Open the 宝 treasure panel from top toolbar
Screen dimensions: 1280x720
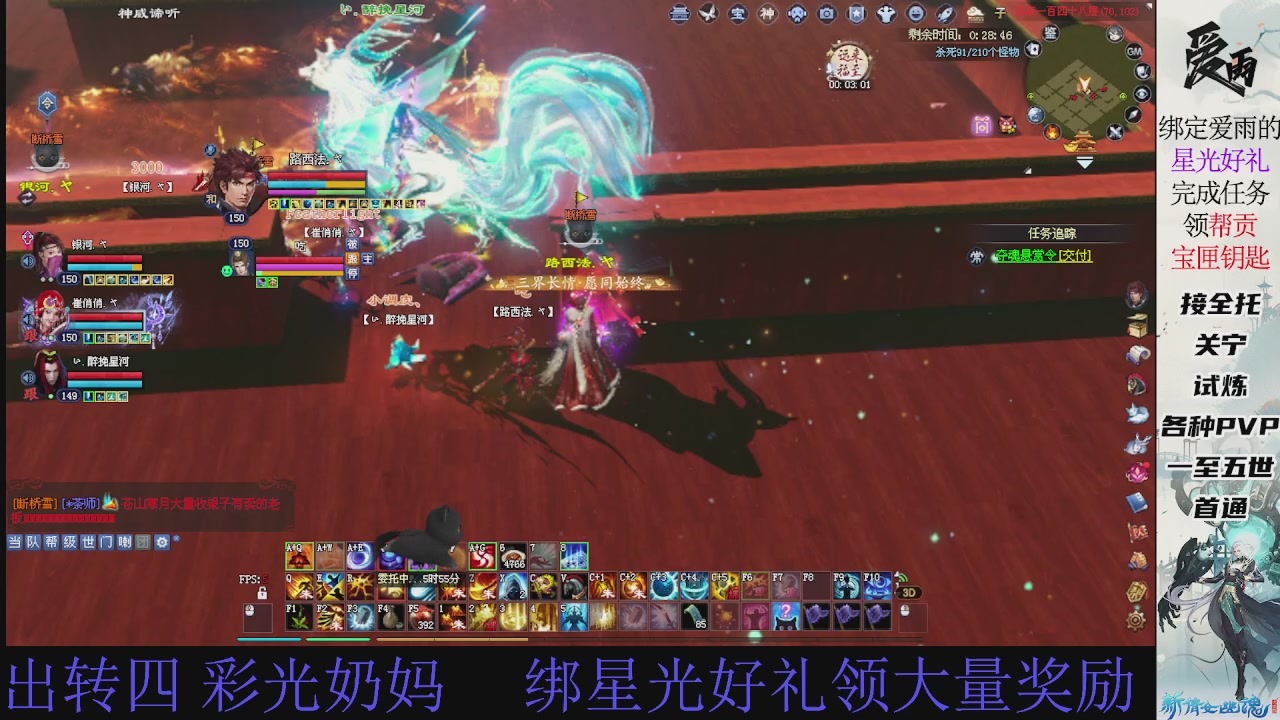point(736,14)
